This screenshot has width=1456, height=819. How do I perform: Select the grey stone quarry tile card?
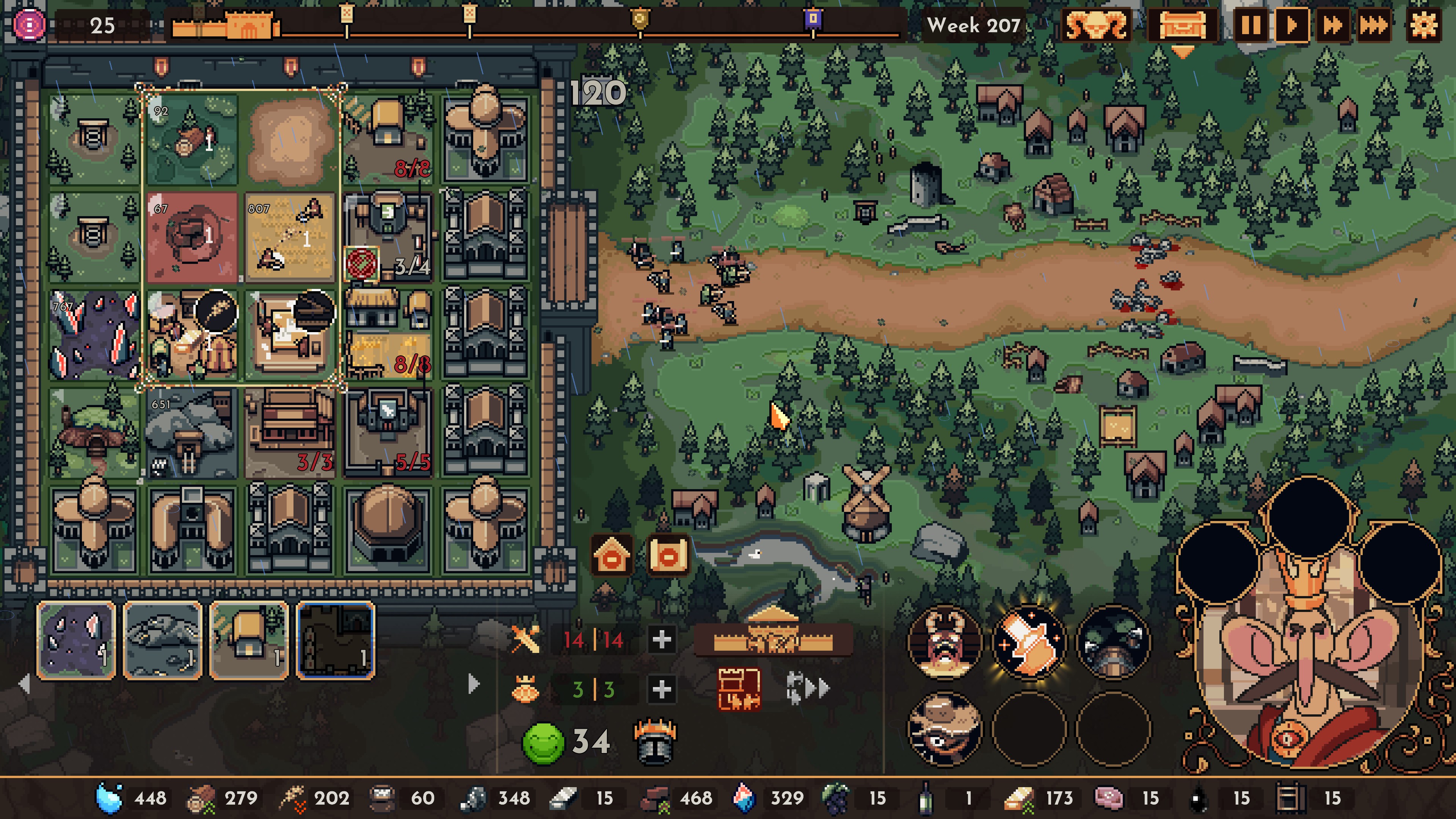[x=163, y=640]
